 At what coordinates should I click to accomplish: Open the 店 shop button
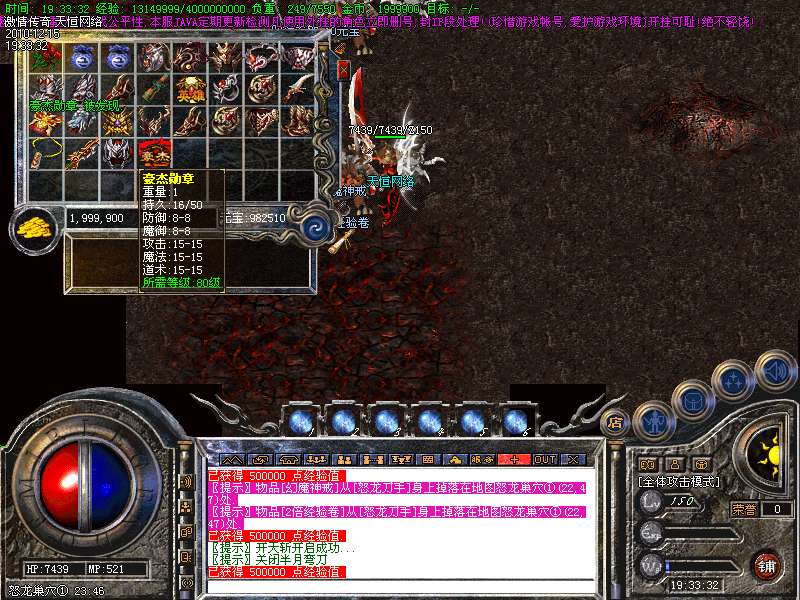point(615,422)
